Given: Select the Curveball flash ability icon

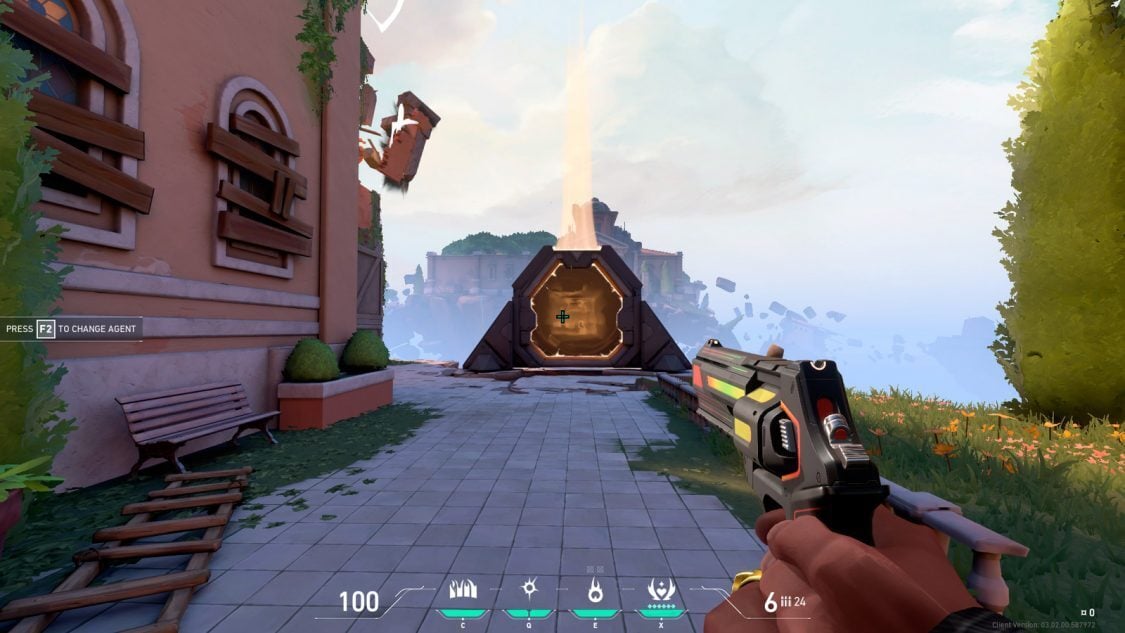Looking at the screenshot, I should click(x=529, y=589).
